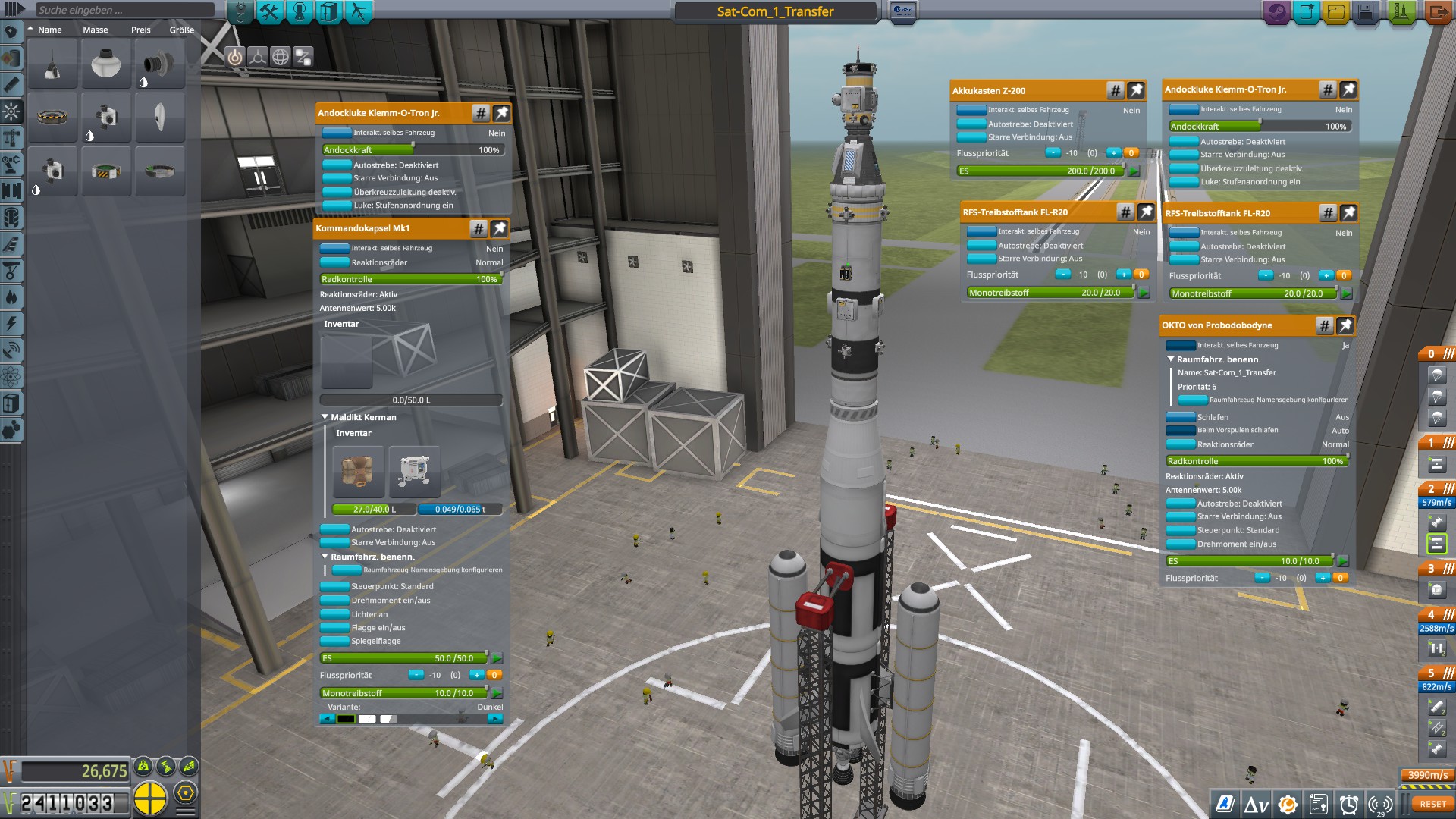This screenshot has height=819, width=1456.
Task: Open the load craft folder
Action: [x=1336, y=12]
